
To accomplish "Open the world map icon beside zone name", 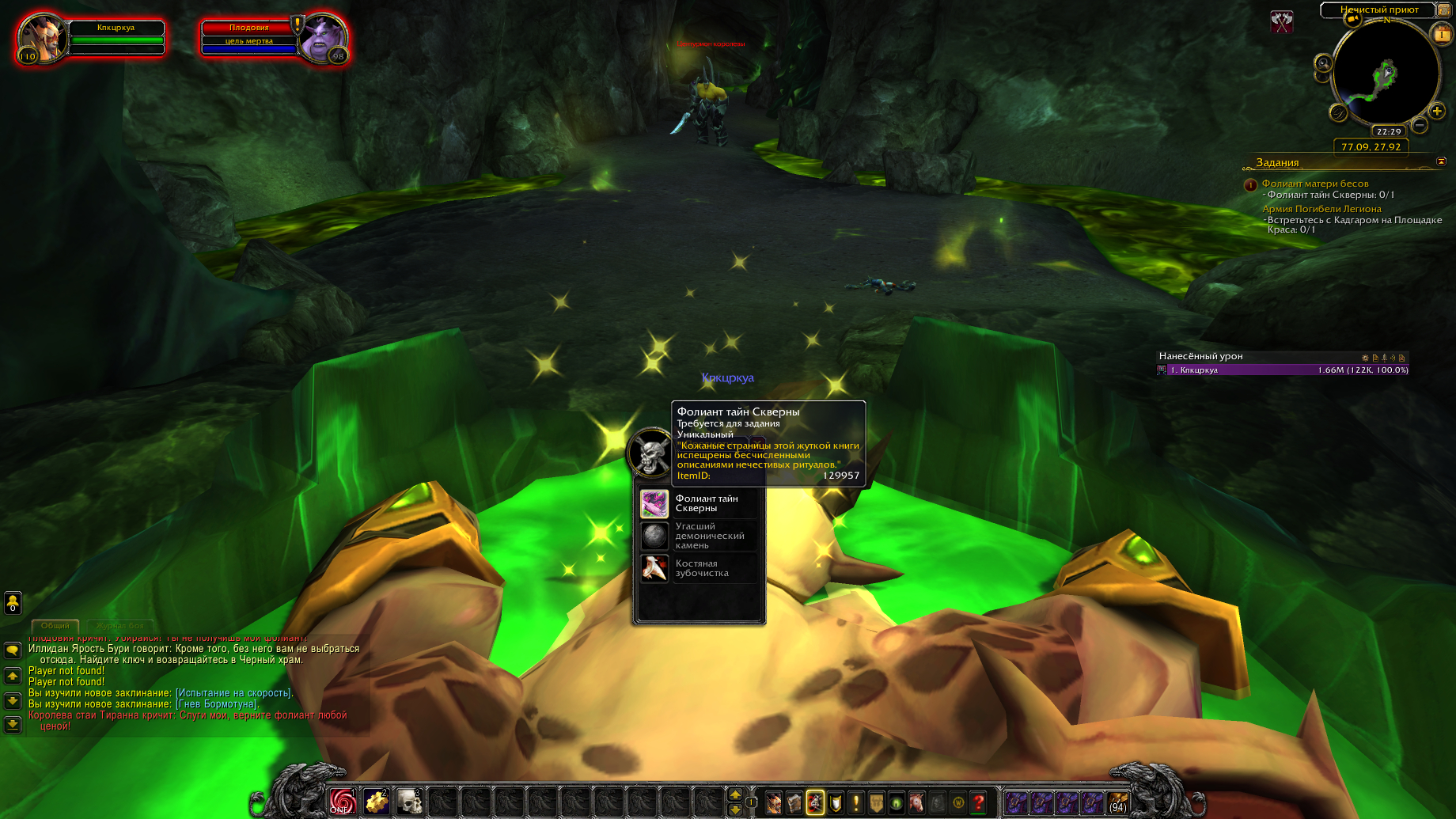I will tap(1444, 9).
